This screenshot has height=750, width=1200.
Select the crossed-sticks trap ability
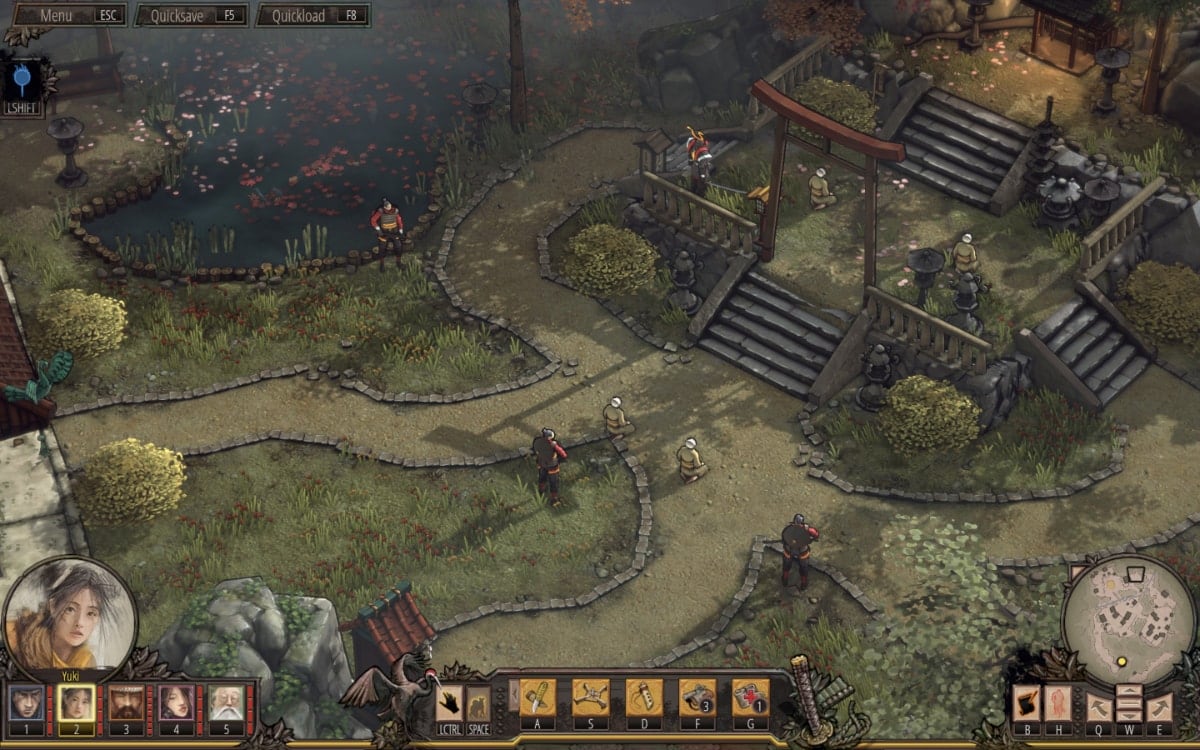click(590, 696)
